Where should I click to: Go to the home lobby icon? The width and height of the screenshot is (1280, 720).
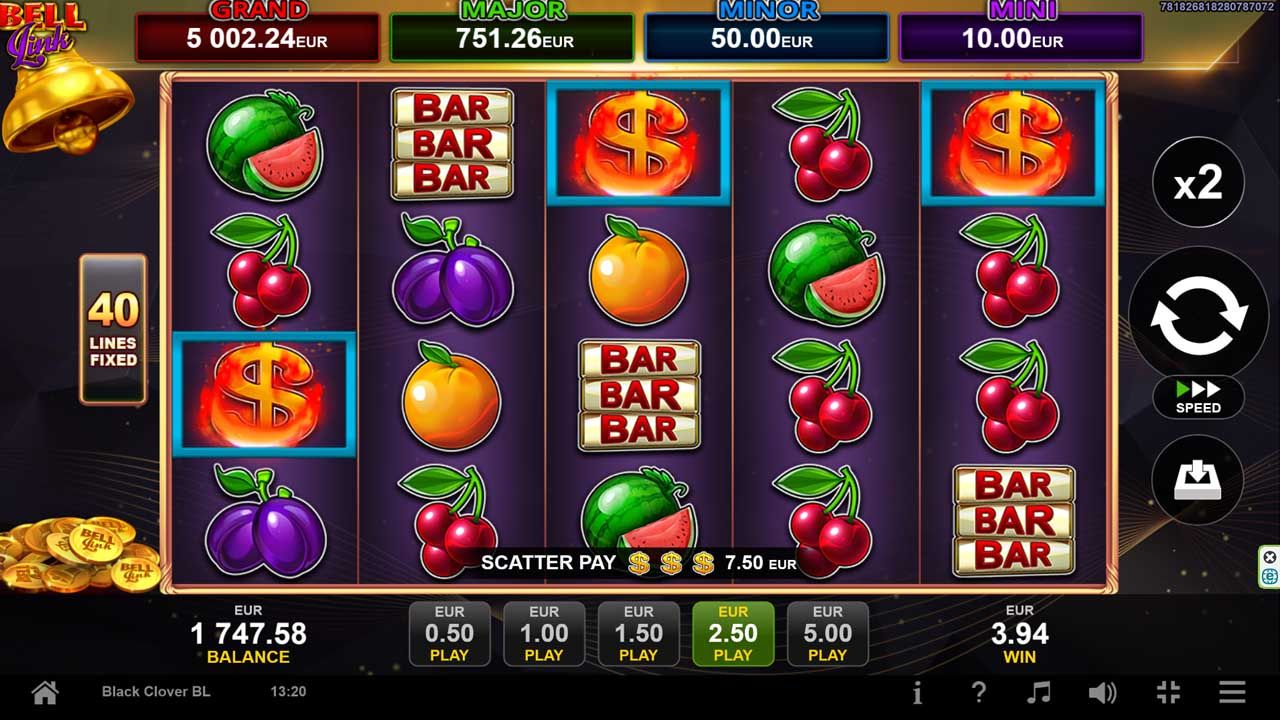point(44,692)
